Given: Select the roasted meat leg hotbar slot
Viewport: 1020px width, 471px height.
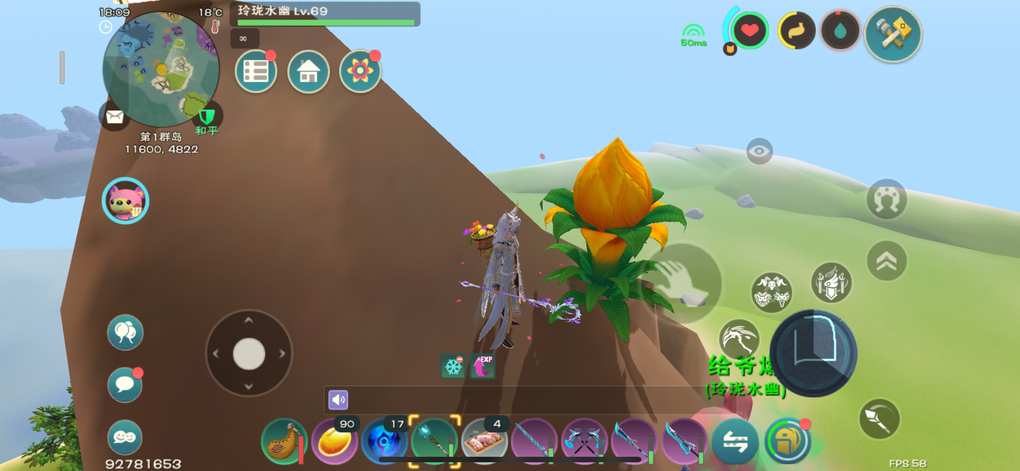Looking at the screenshot, I should click(284, 440).
